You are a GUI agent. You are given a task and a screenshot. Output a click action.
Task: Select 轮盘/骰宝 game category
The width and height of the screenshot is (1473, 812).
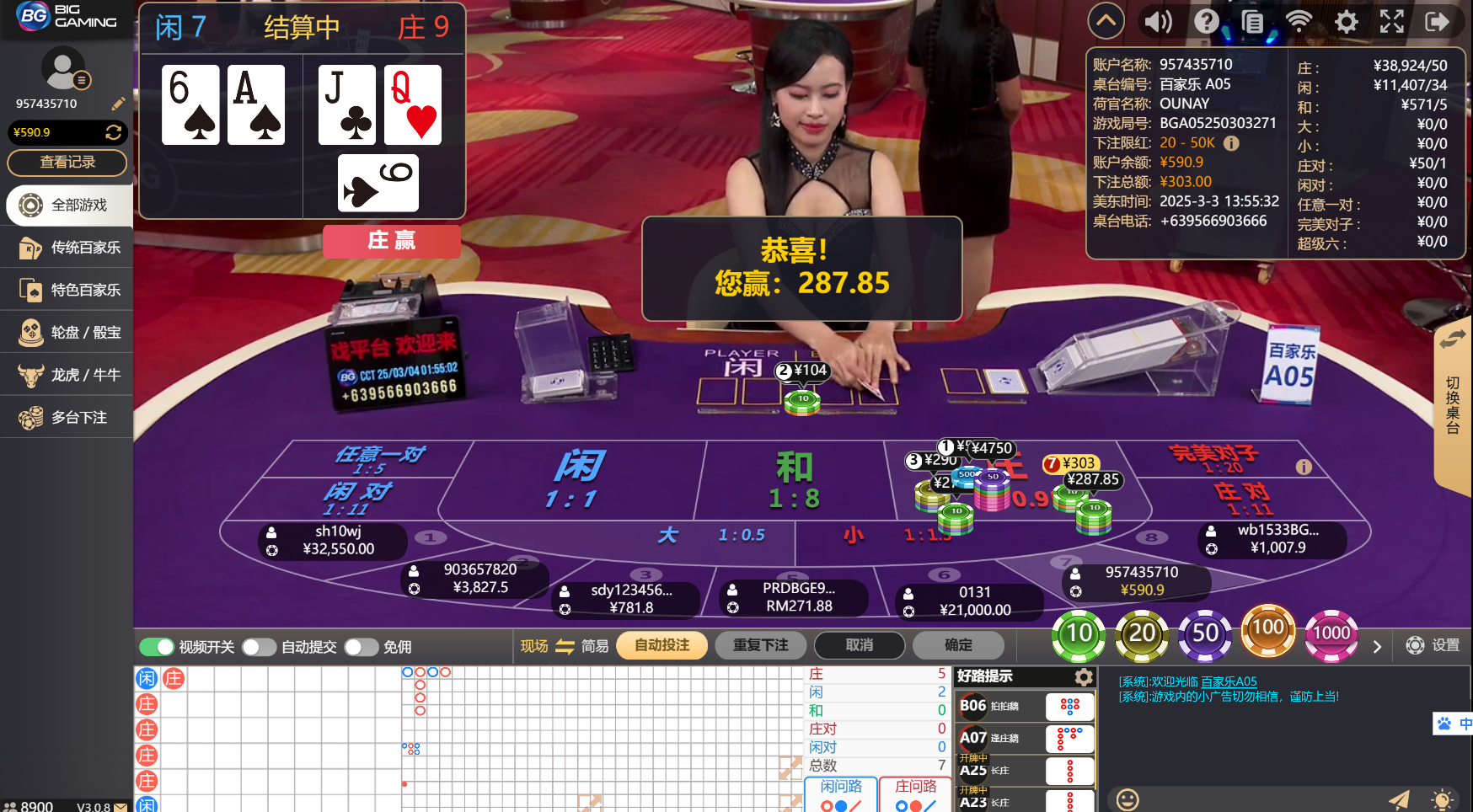click(x=66, y=332)
